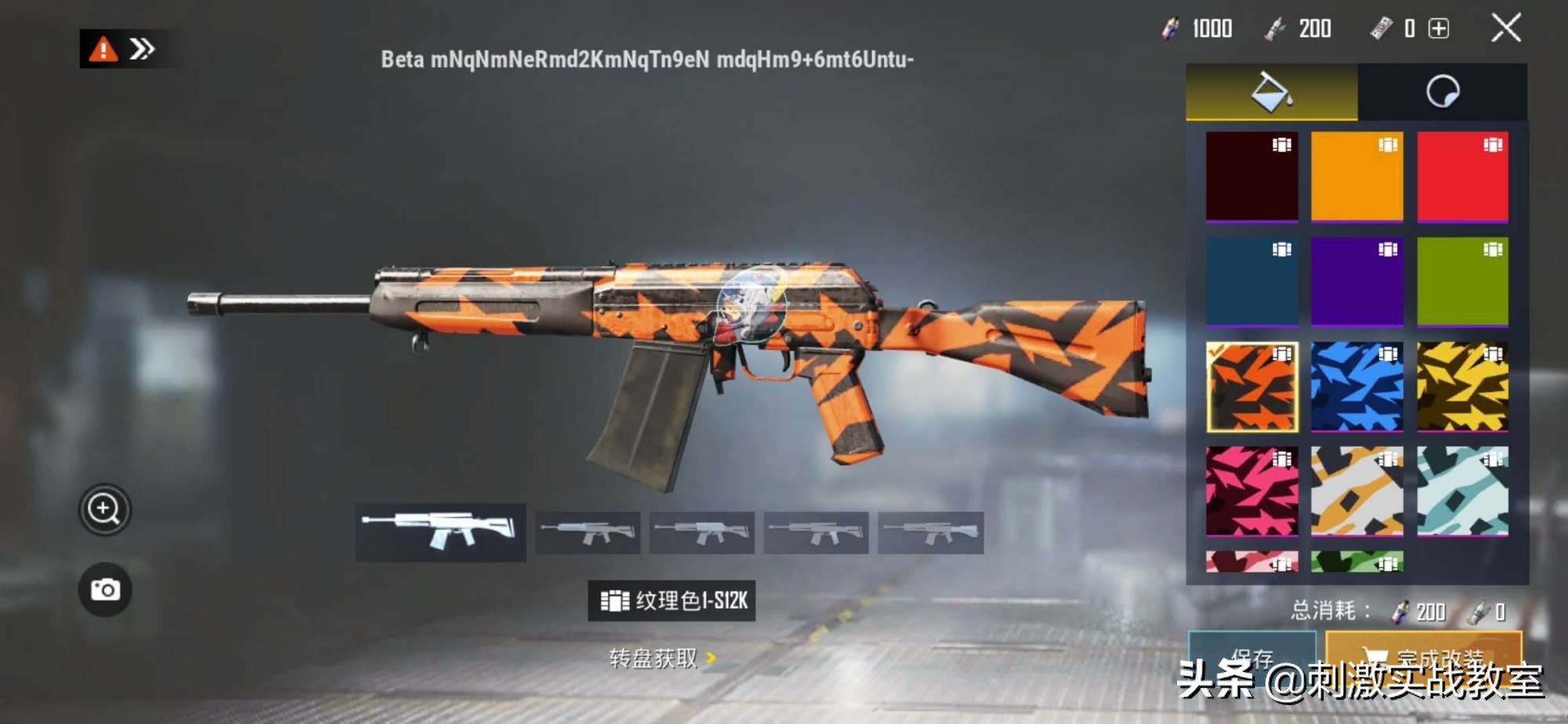Zoom in with the magnifier button
The height and width of the screenshot is (724, 1568).
tap(104, 510)
